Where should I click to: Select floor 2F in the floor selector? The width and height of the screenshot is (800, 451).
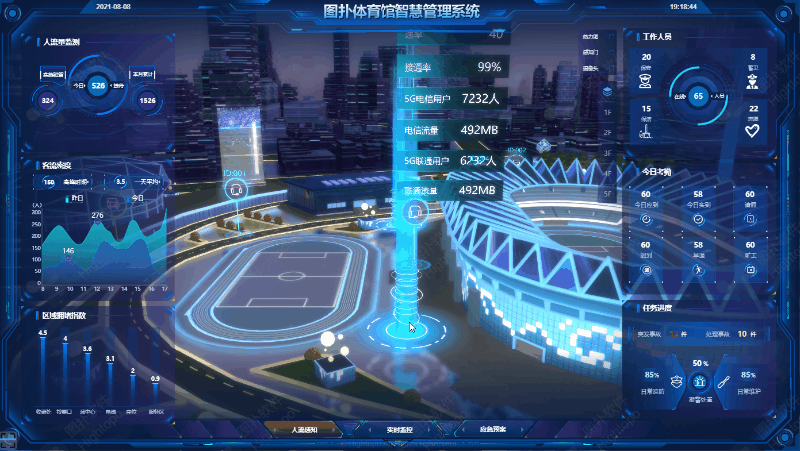[607, 132]
